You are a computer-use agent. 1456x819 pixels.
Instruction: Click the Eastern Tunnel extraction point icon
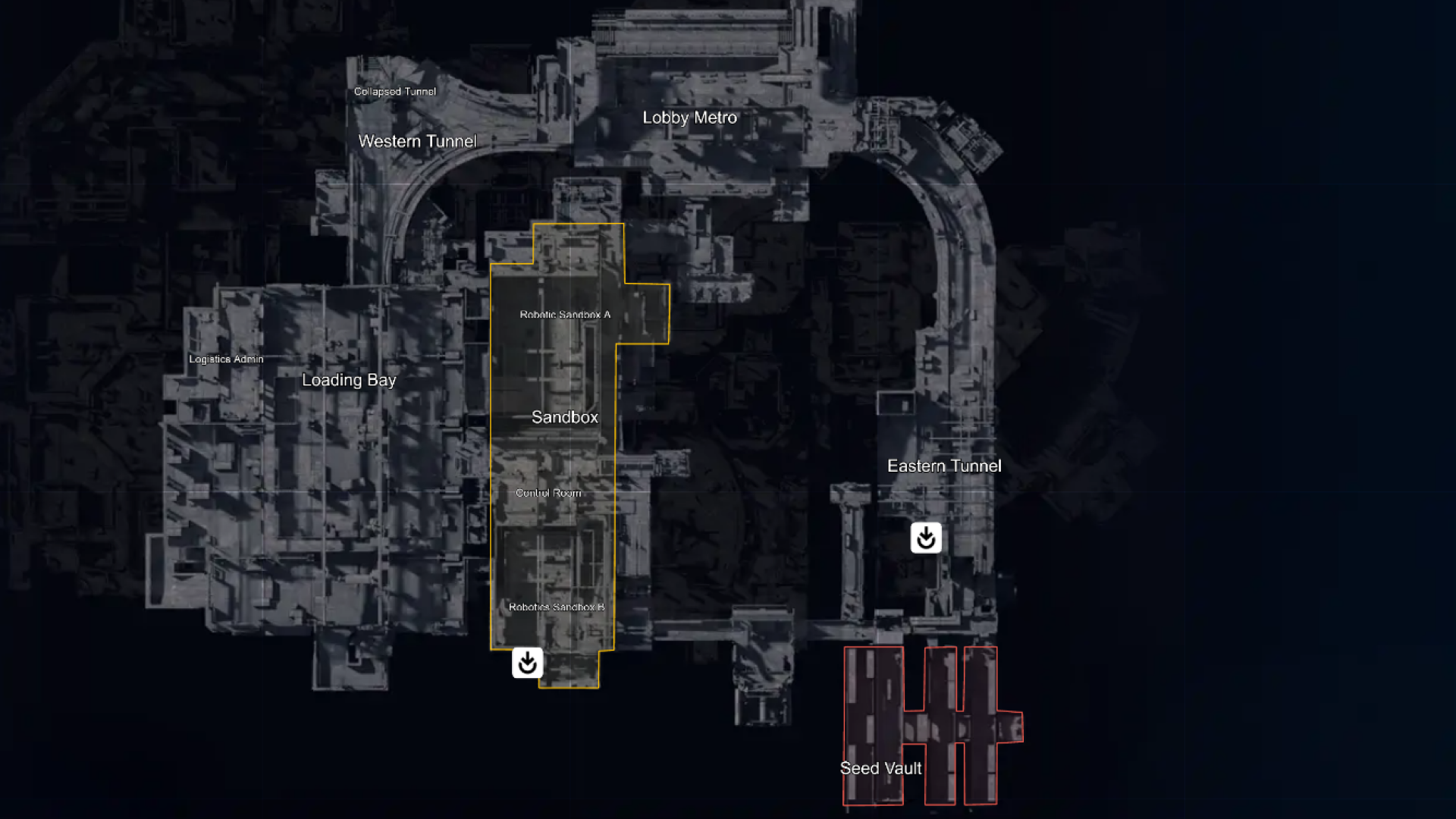925,538
